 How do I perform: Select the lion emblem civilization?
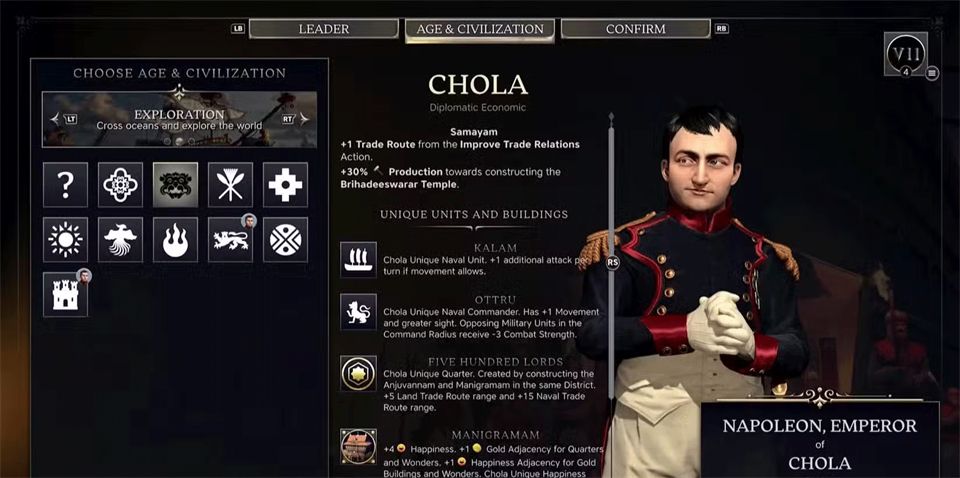(230, 239)
